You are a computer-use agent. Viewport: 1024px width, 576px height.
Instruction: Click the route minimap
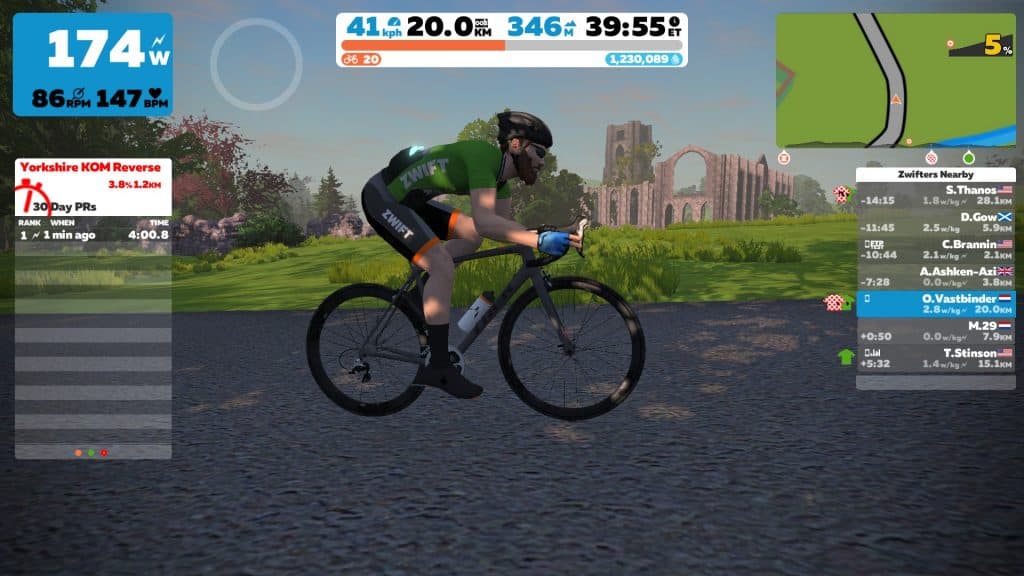[895, 80]
